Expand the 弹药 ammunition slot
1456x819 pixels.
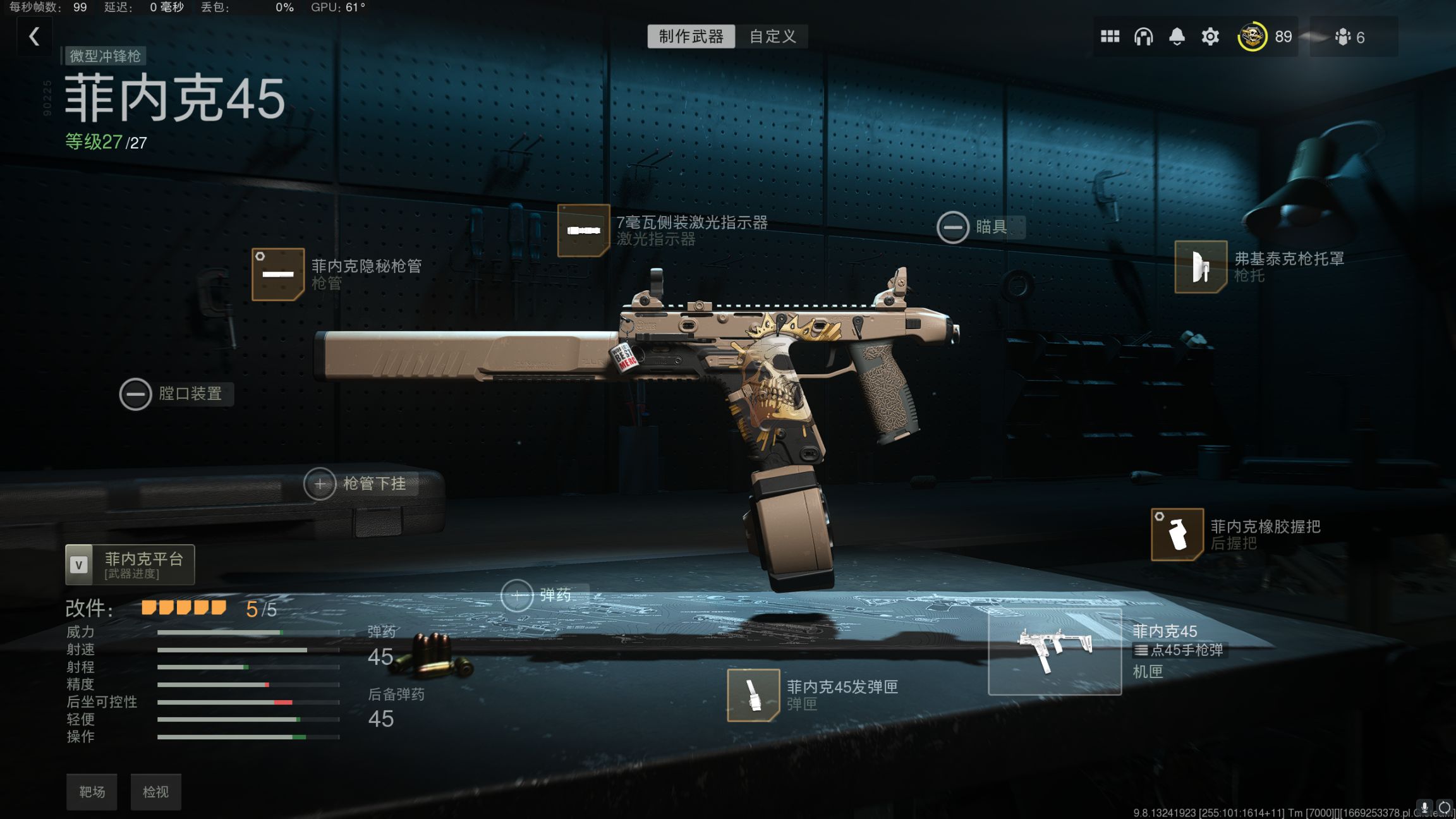click(x=518, y=594)
